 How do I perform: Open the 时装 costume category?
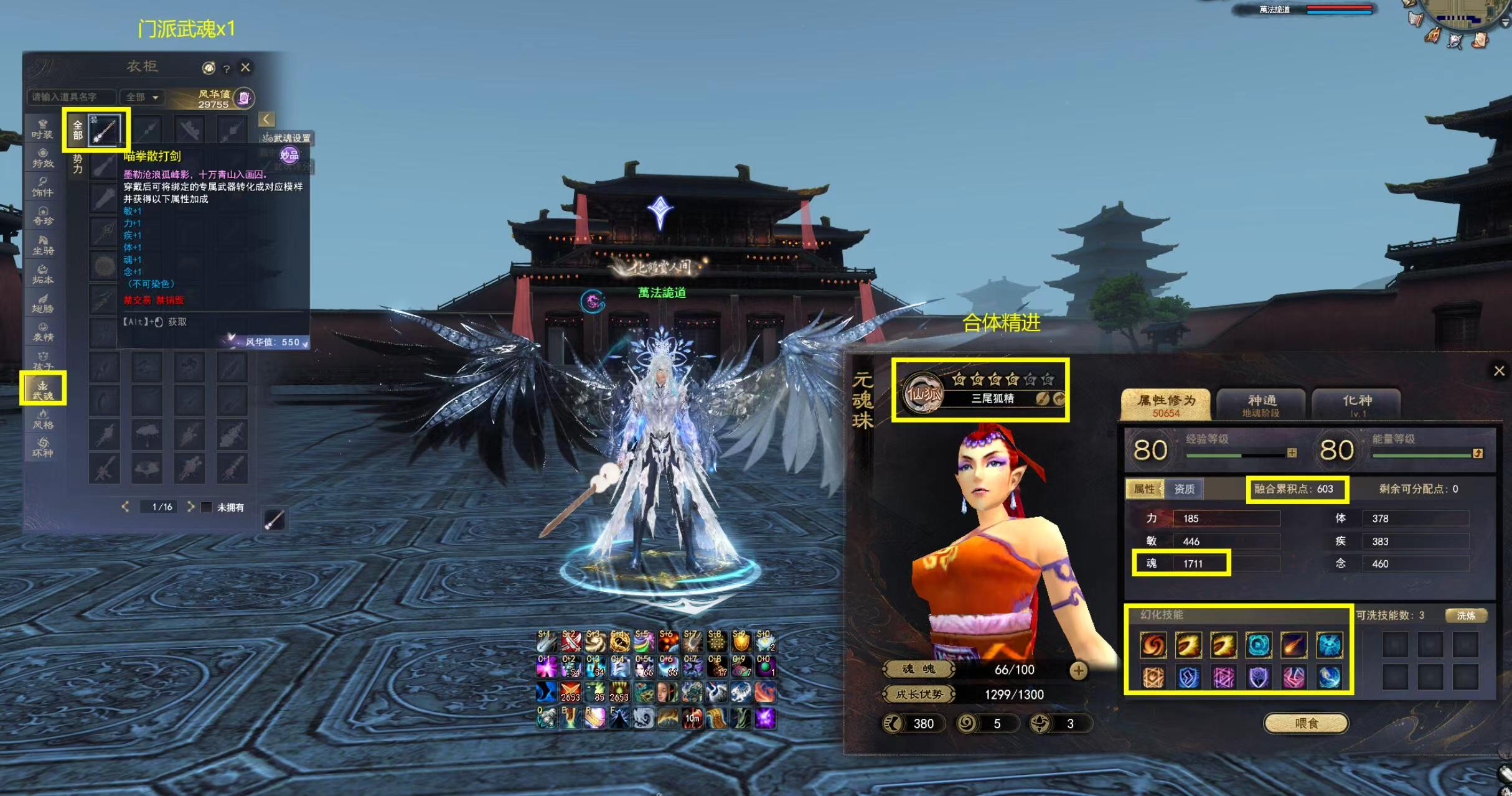point(43,129)
